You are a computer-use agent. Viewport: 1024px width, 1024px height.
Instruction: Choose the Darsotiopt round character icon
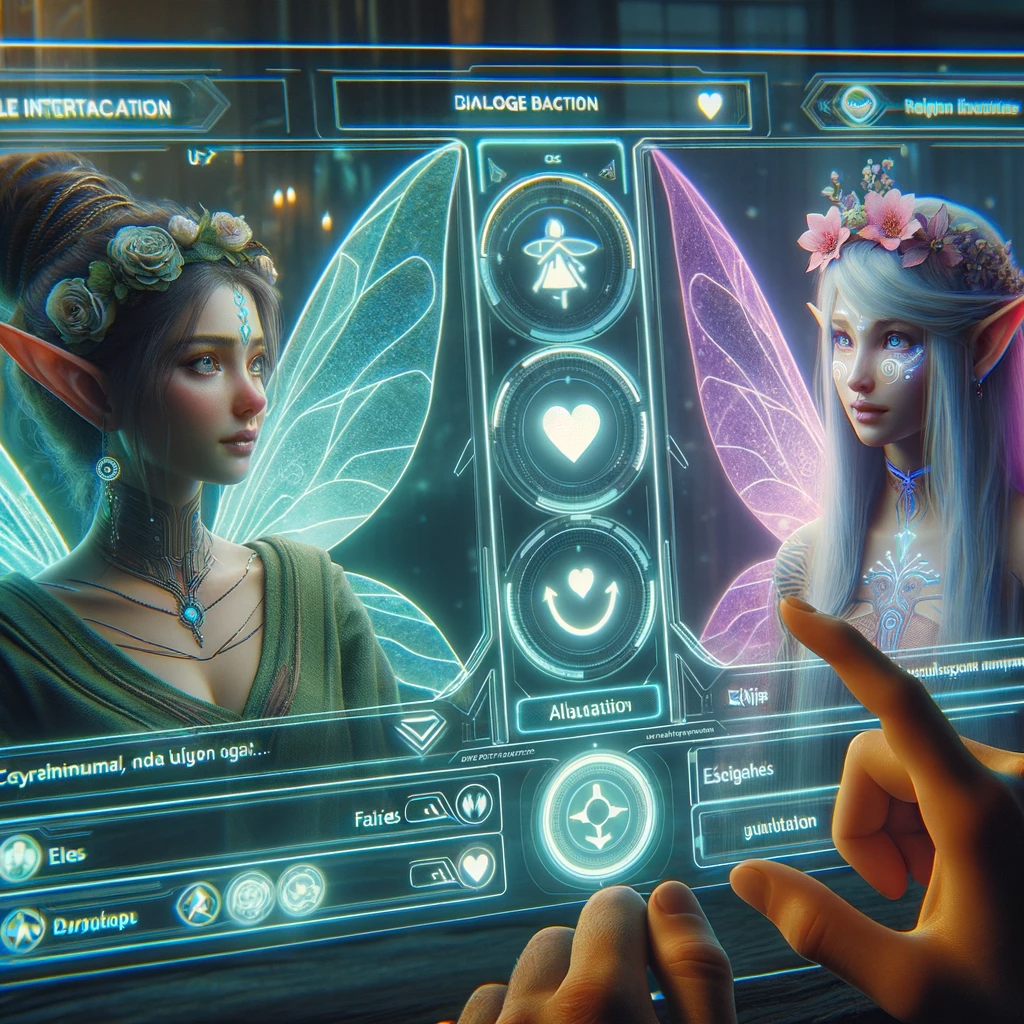[x=21, y=928]
